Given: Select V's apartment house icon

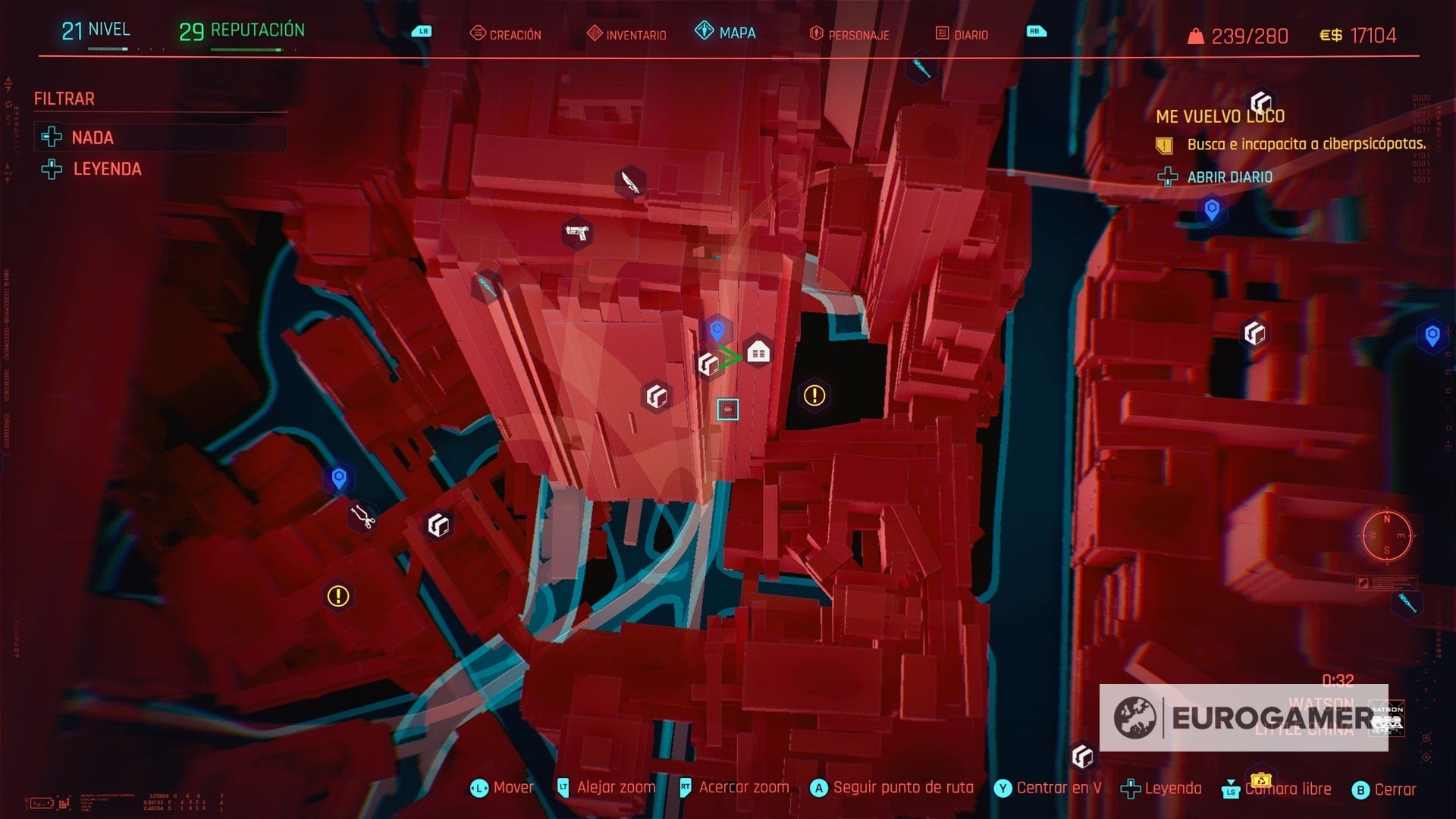Looking at the screenshot, I should pyautogui.click(x=759, y=351).
